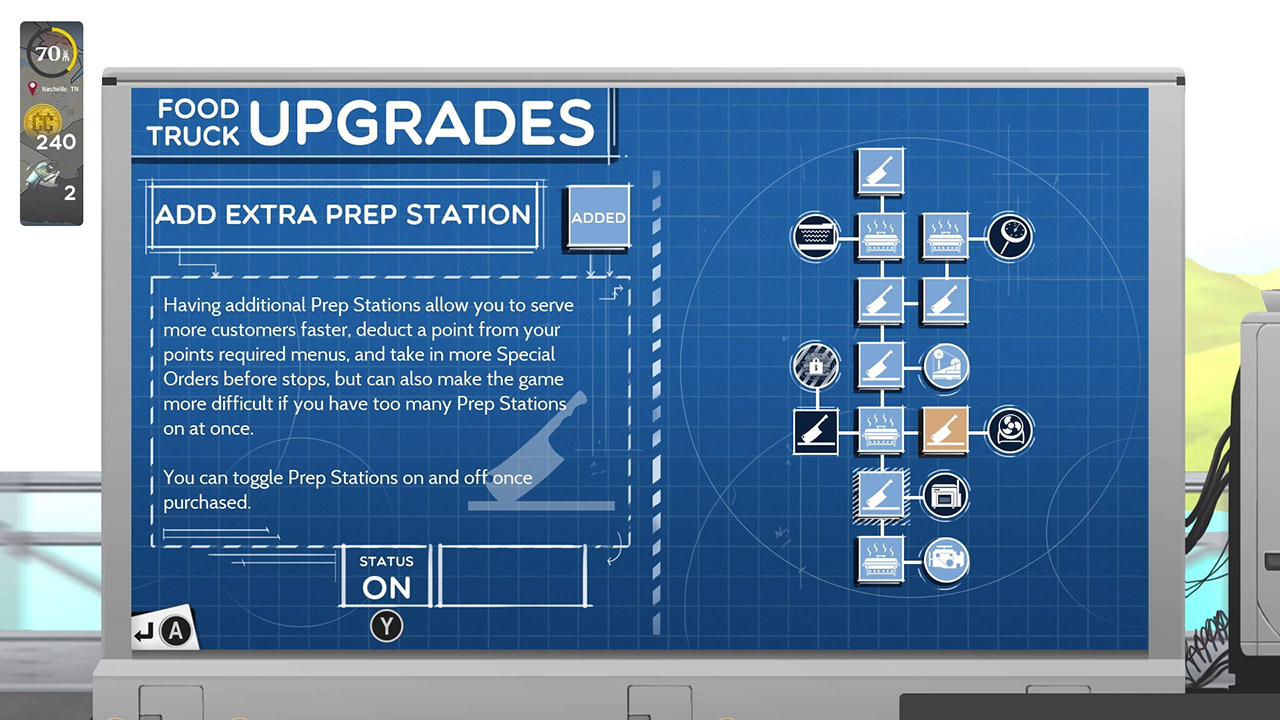
Task: Click the locked padlock upgrade node
Action: coord(816,366)
